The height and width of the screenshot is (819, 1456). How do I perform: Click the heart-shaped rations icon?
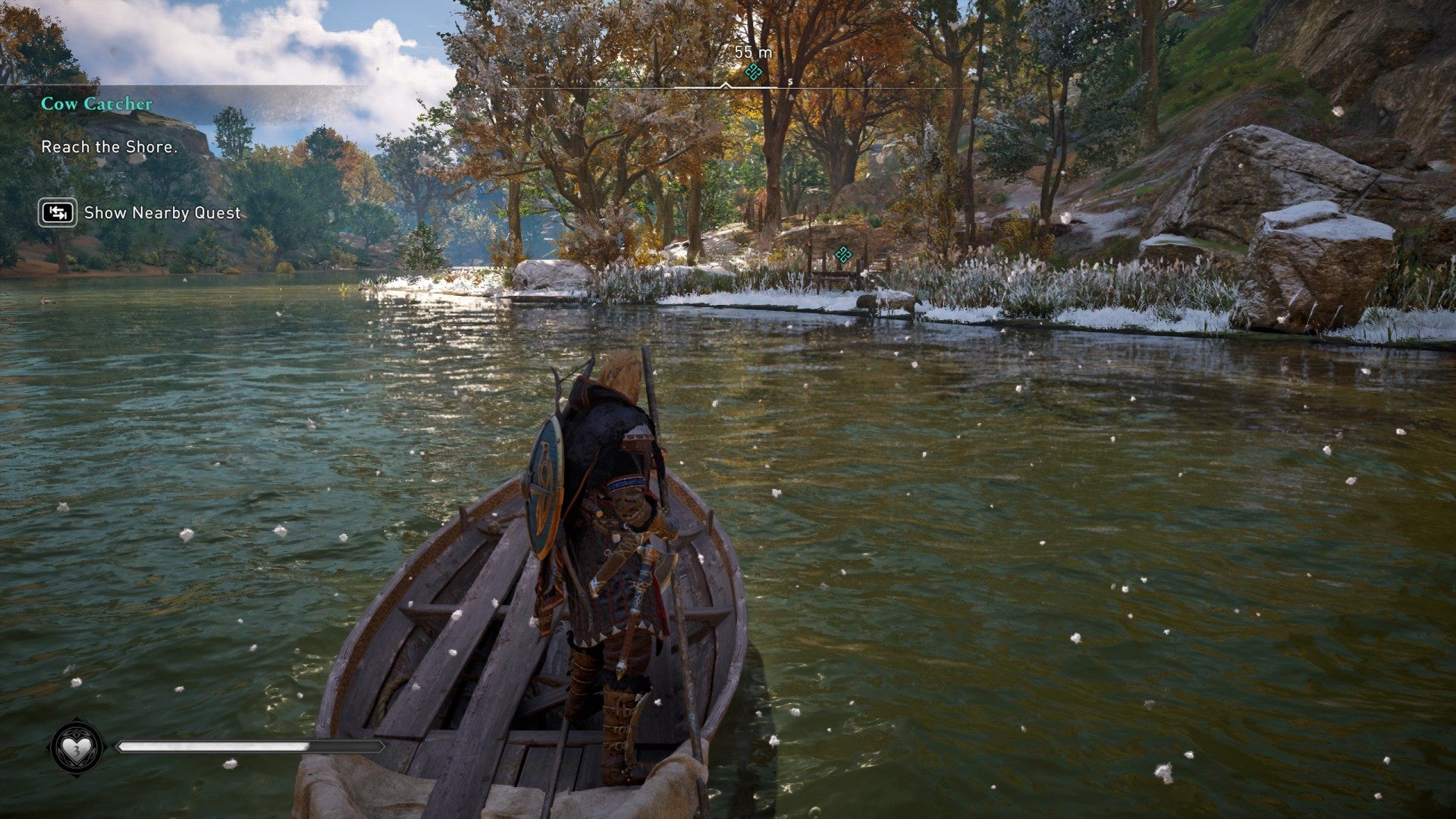pos(77,748)
